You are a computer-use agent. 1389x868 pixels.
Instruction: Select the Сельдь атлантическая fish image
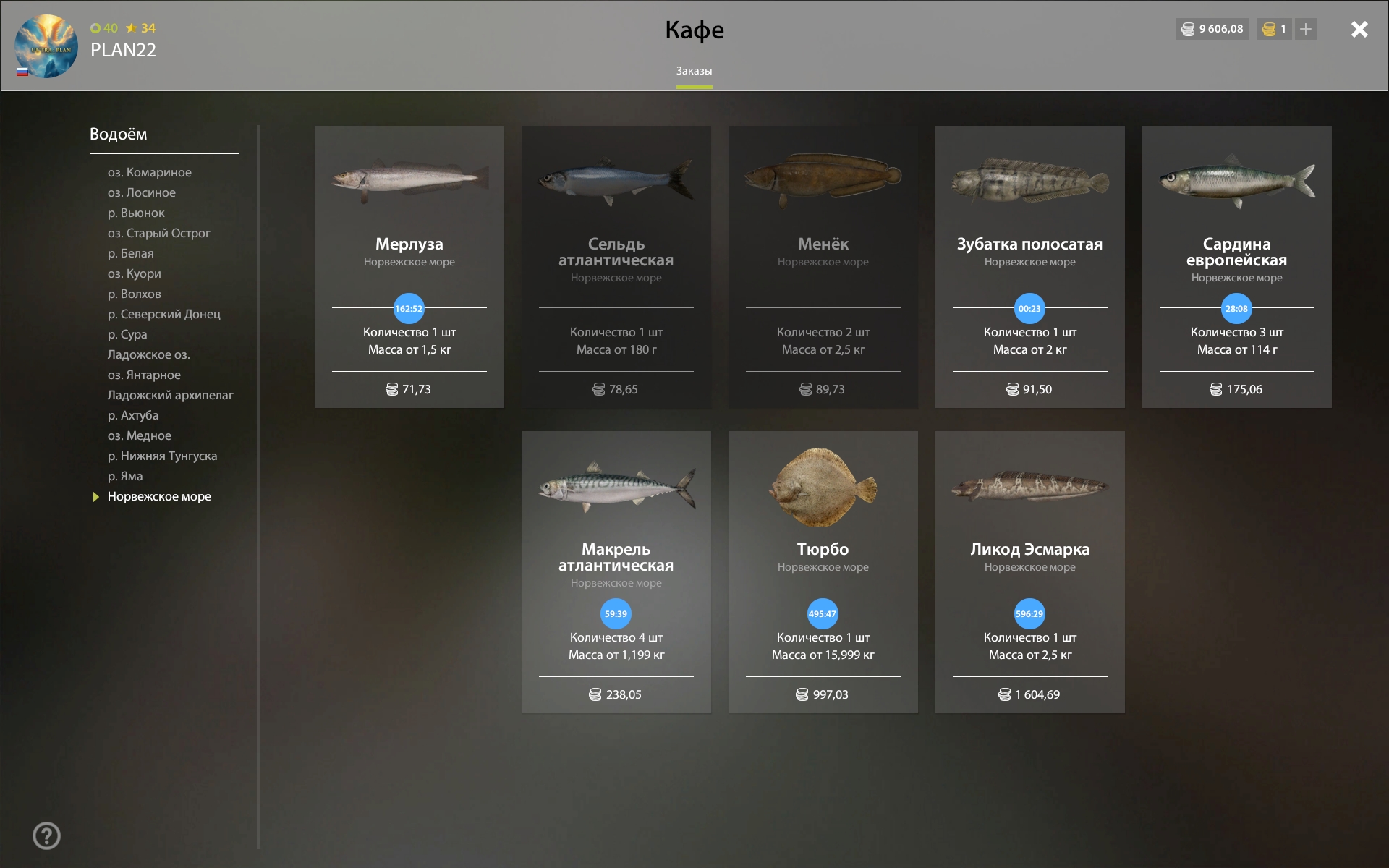click(616, 179)
